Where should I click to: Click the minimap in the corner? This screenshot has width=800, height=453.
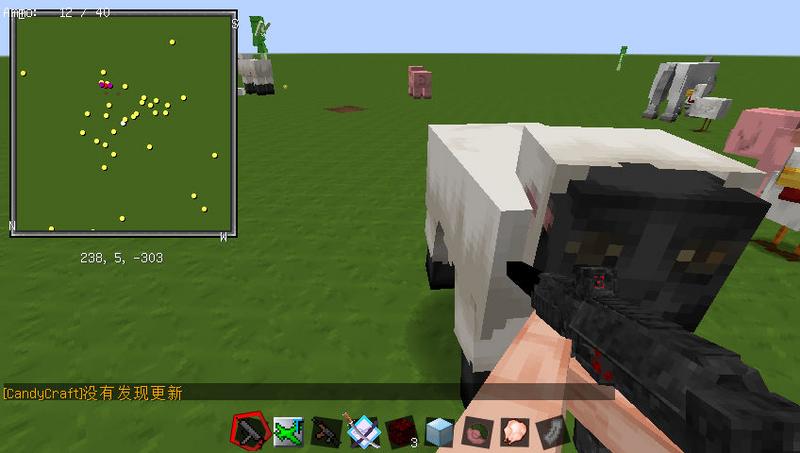[124, 124]
